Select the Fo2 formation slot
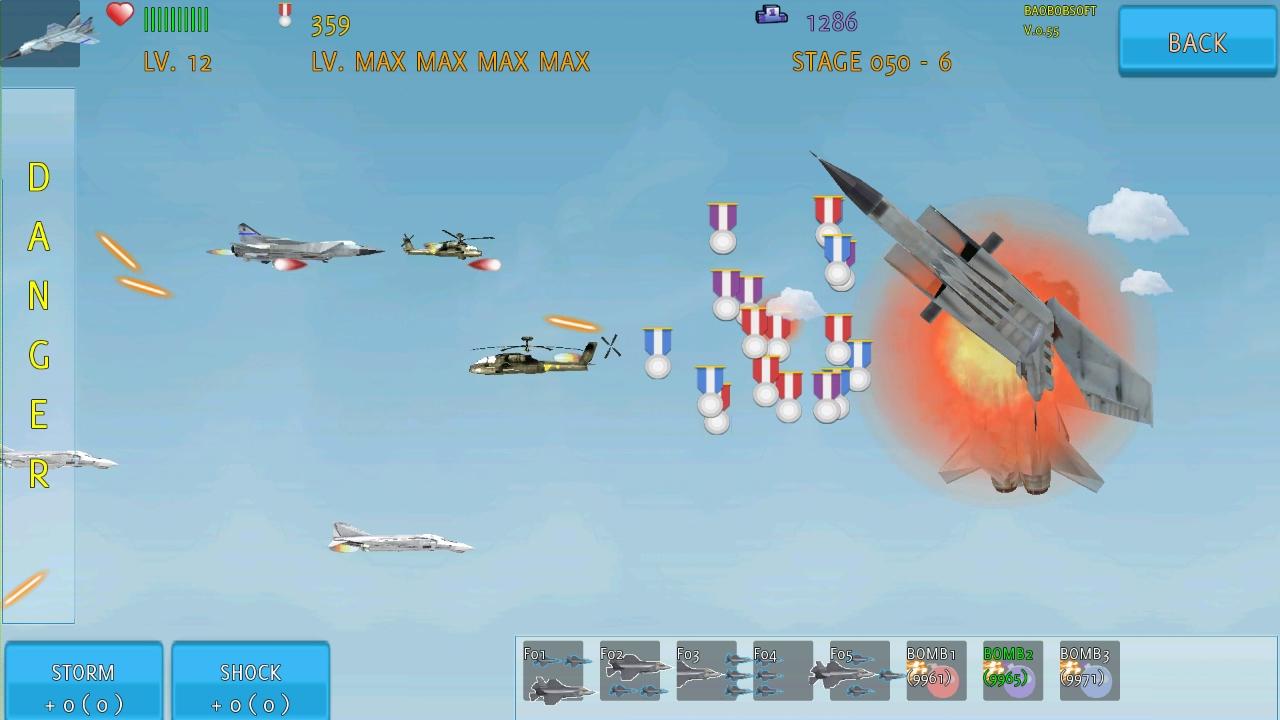The image size is (1280, 720). 630,671
